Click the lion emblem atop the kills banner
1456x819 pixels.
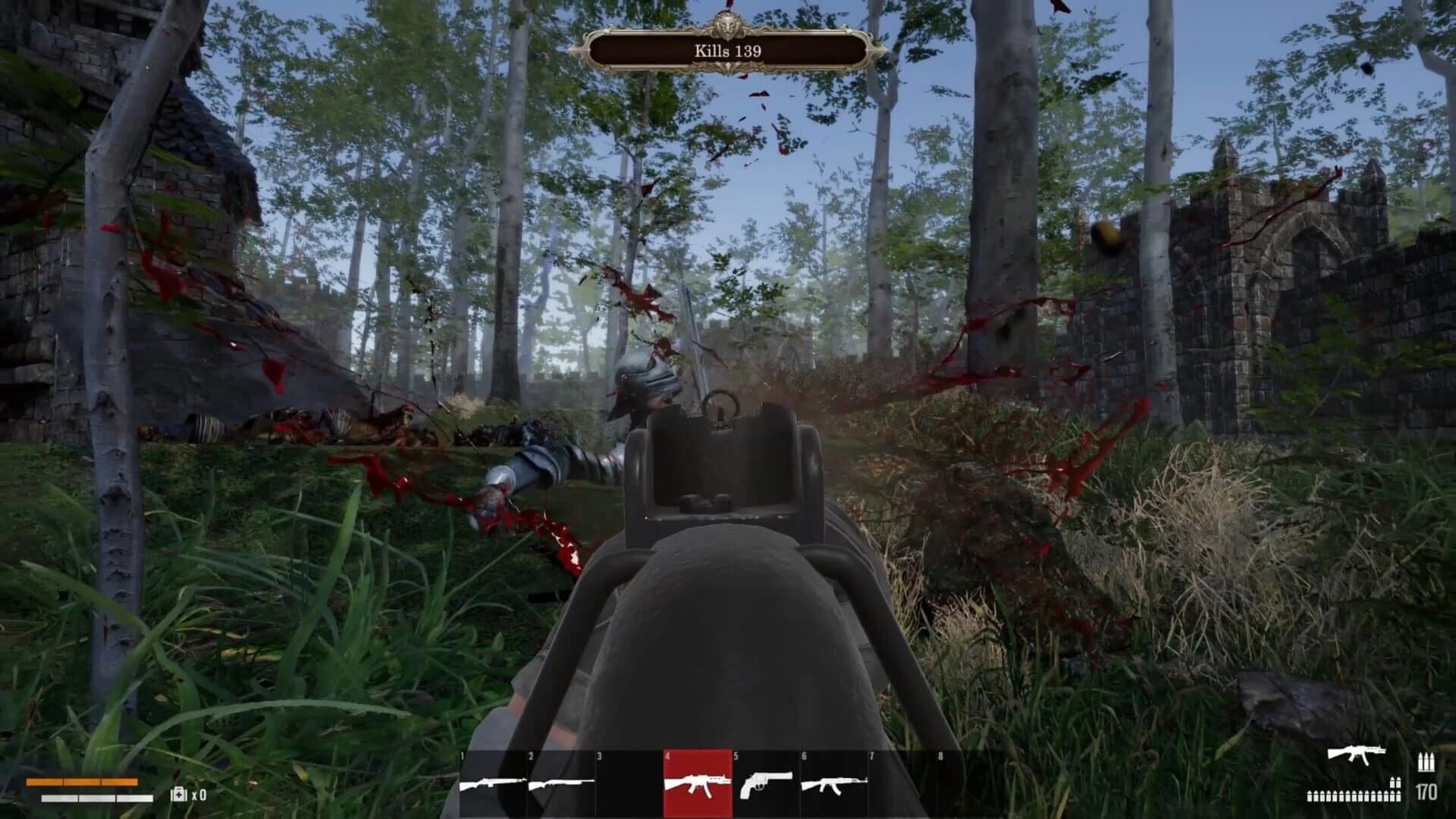[x=726, y=24]
